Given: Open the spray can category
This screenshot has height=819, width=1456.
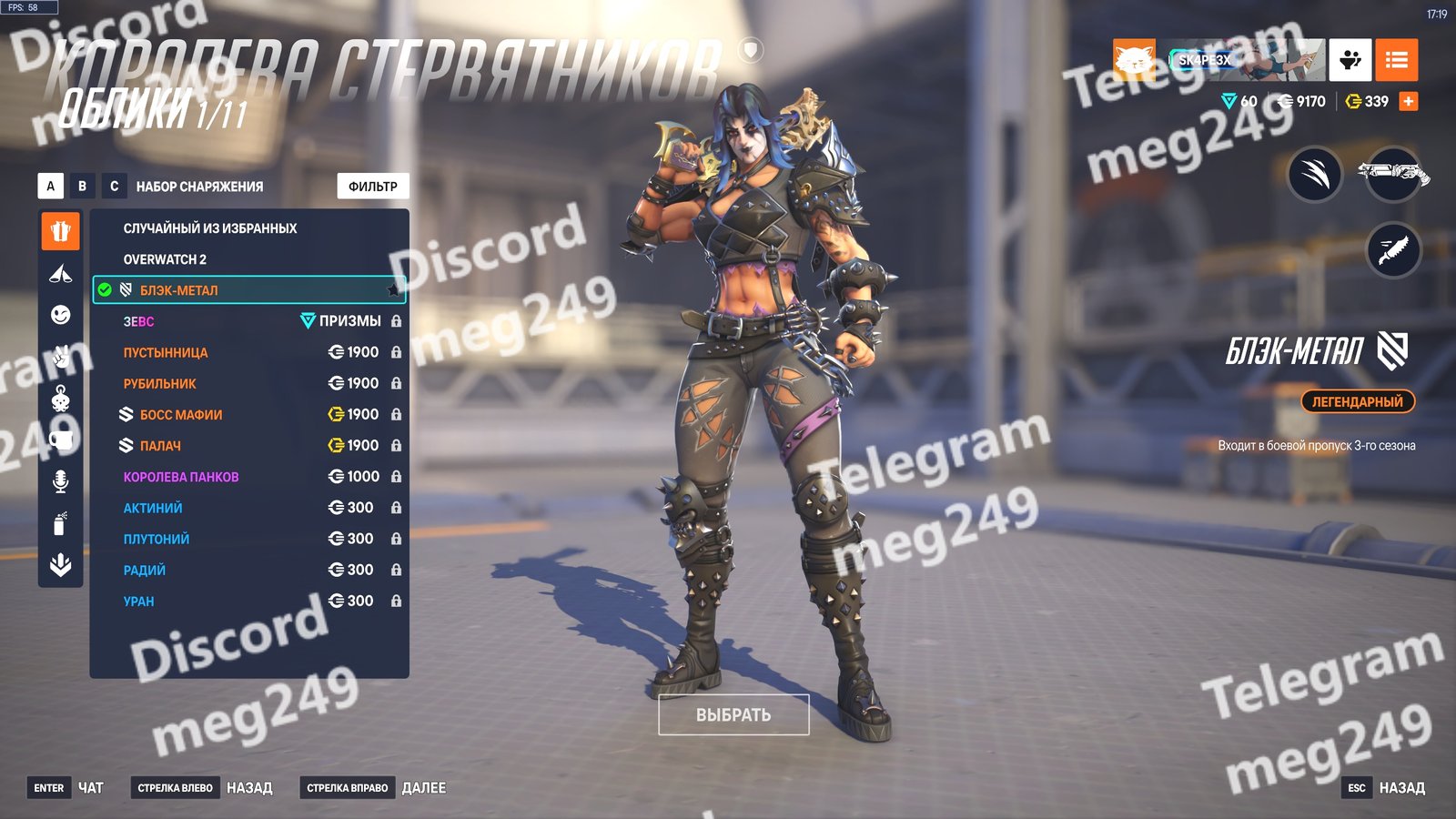Looking at the screenshot, I should pyautogui.click(x=60, y=523).
